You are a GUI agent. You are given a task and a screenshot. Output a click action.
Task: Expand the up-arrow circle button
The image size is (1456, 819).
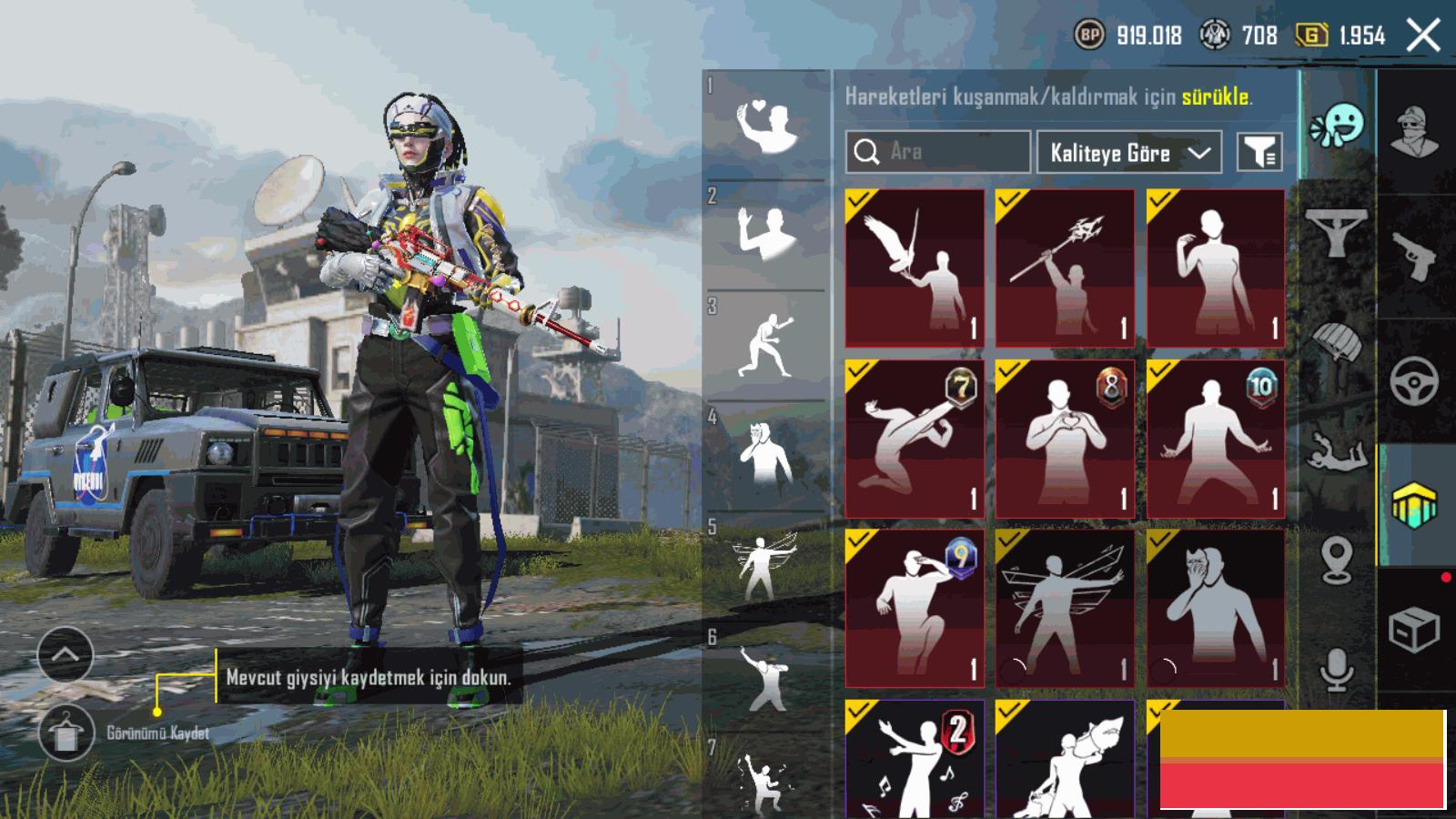66,653
